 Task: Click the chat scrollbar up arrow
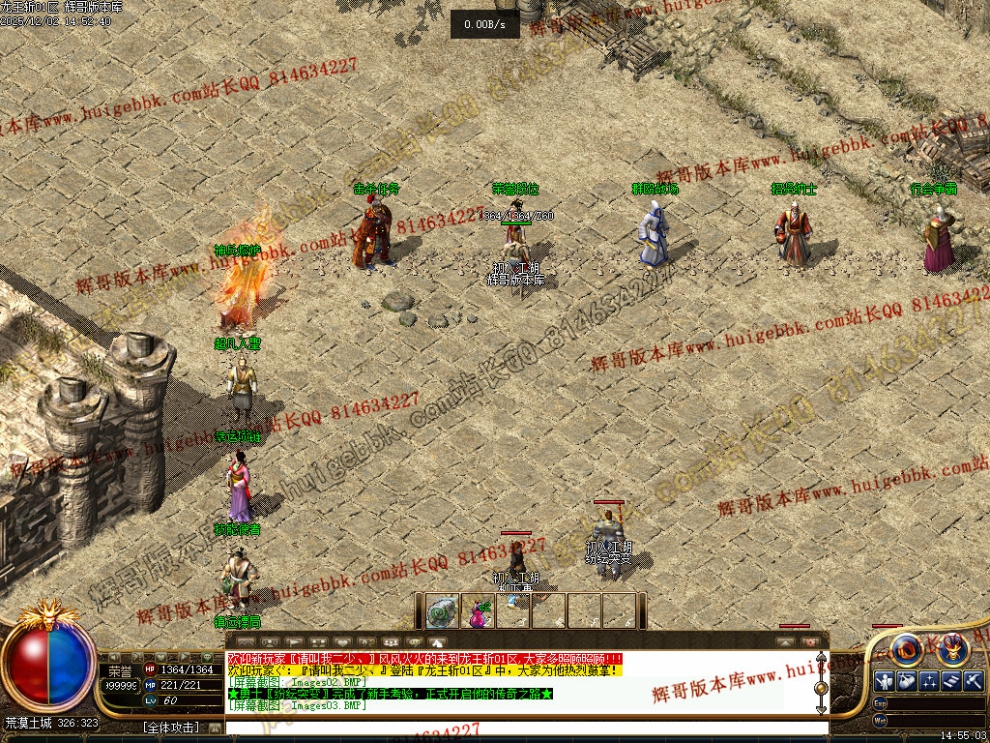pos(822,659)
